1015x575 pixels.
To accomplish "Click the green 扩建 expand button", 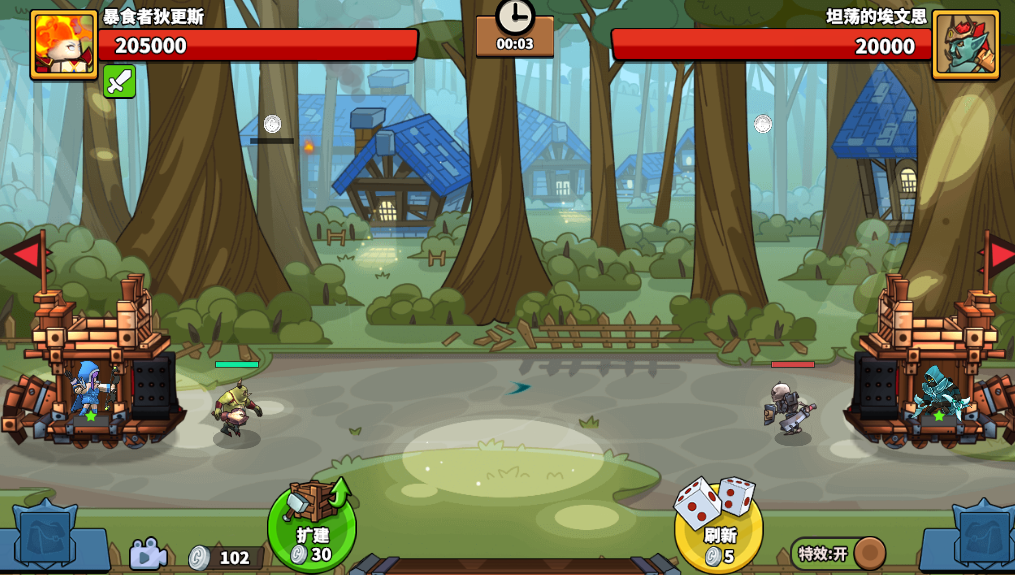I will pyautogui.click(x=312, y=529).
